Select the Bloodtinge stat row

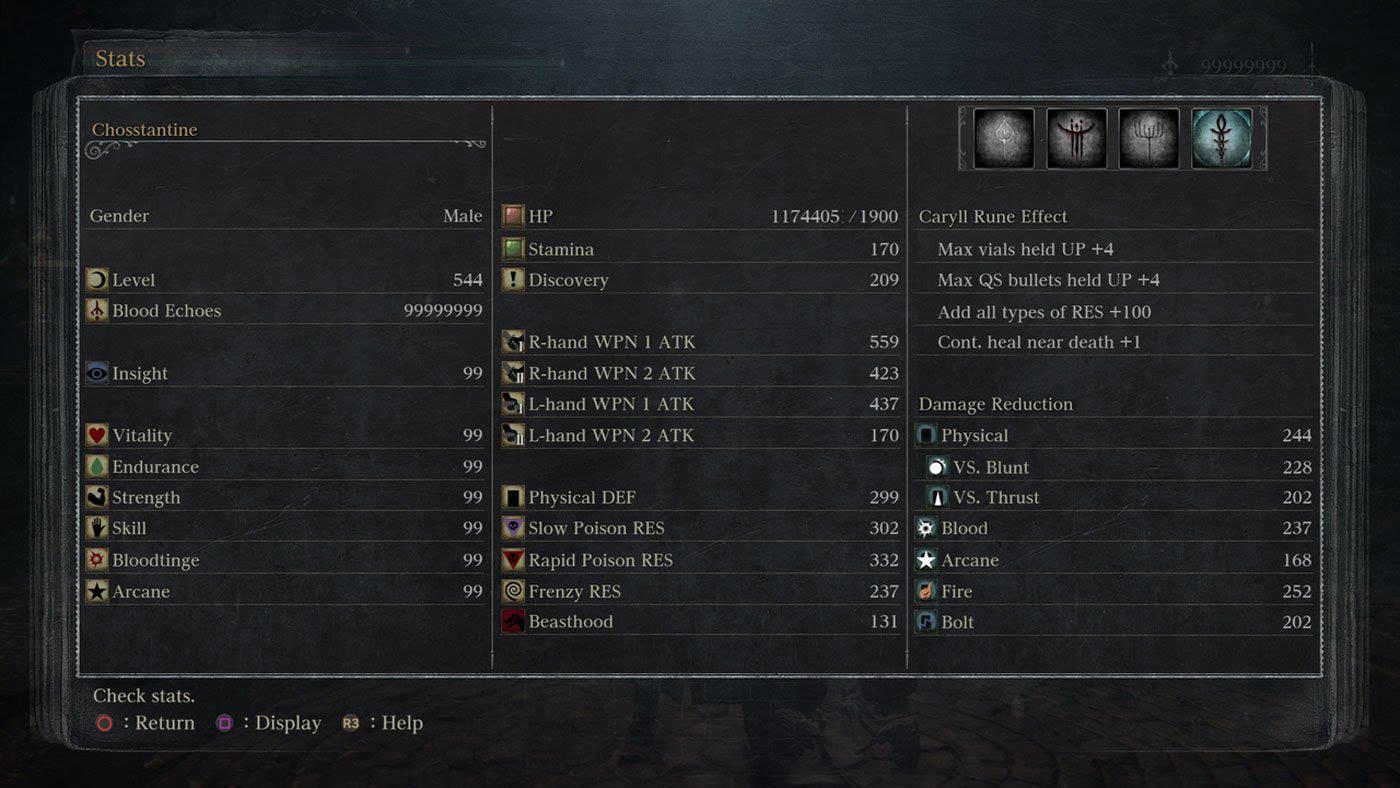pyautogui.click(x=285, y=560)
